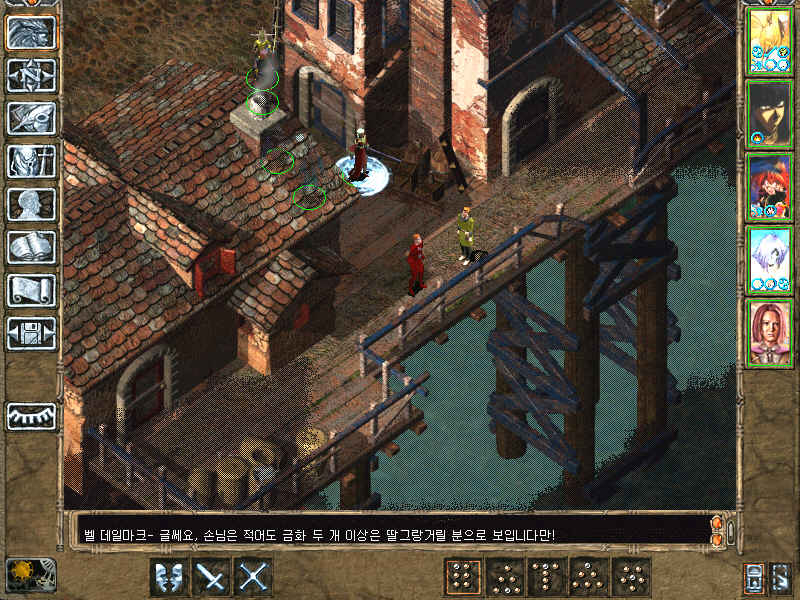Image resolution: width=800 pixels, height=600 pixels.
Task: Pick the white-haired character portrait
Action: click(769, 259)
